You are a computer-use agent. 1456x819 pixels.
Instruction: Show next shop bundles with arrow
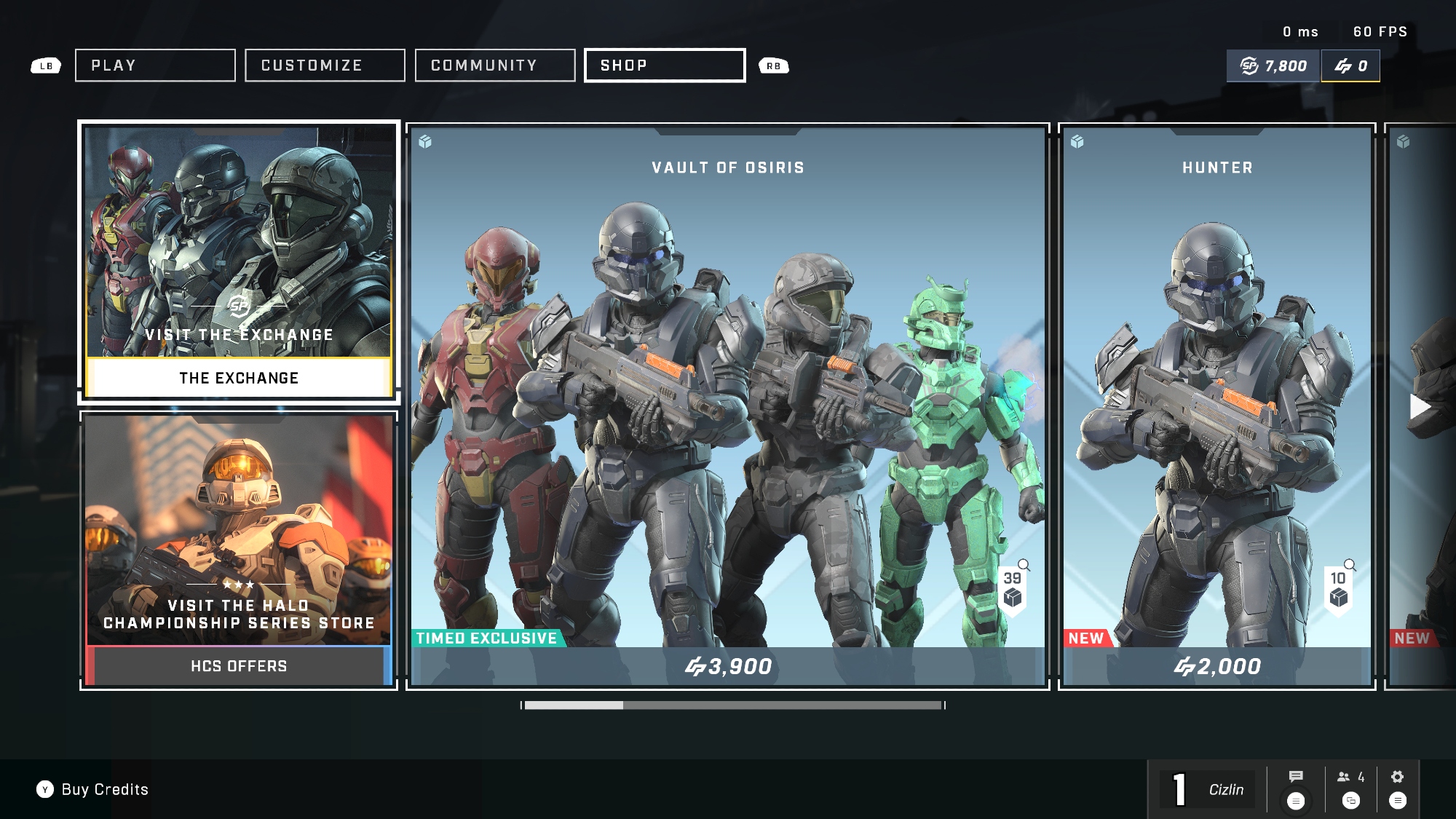click(x=1420, y=406)
